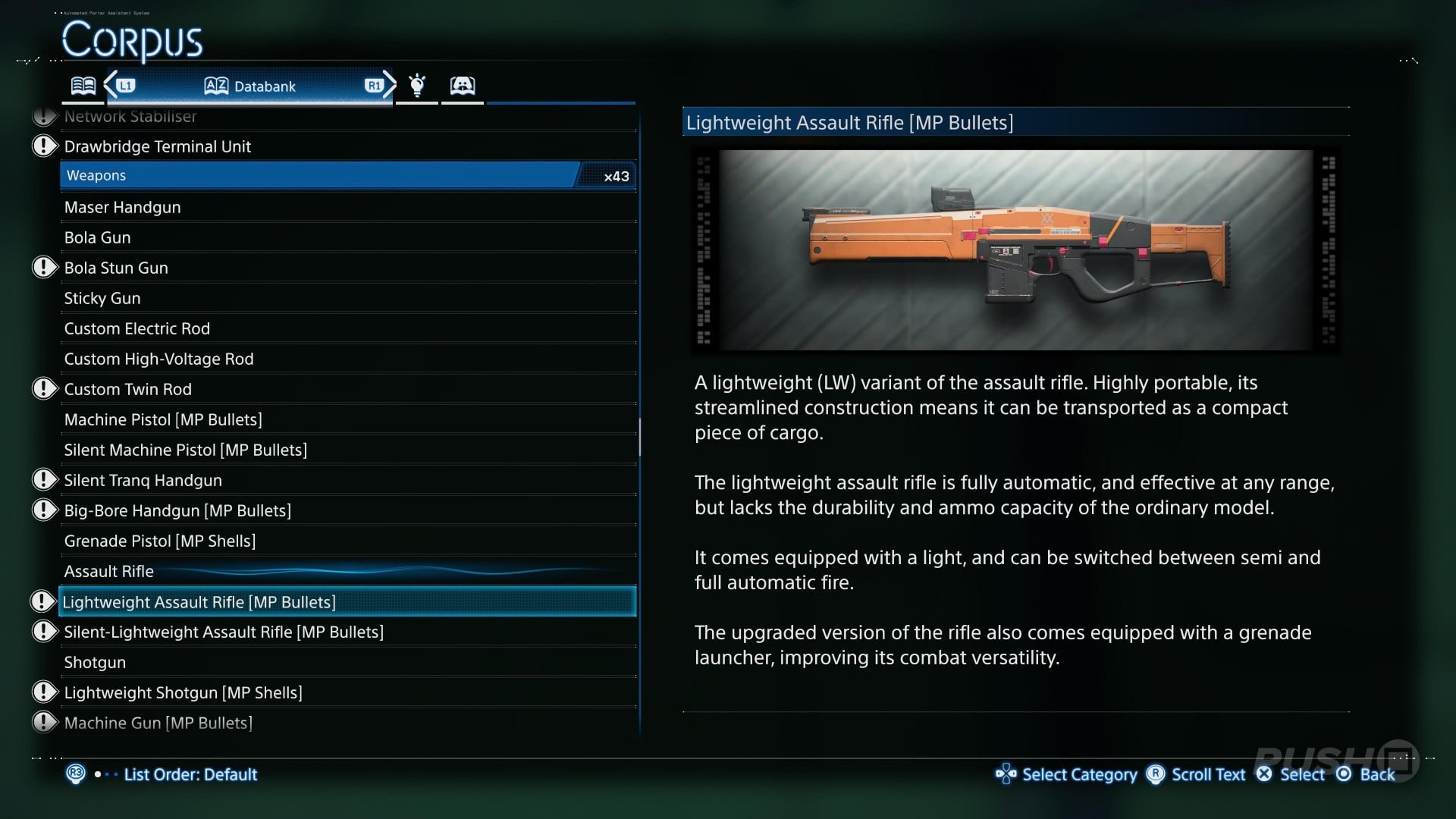Open the open-book tab icon
The height and width of the screenshot is (819, 1456).
tap(83, 86)
